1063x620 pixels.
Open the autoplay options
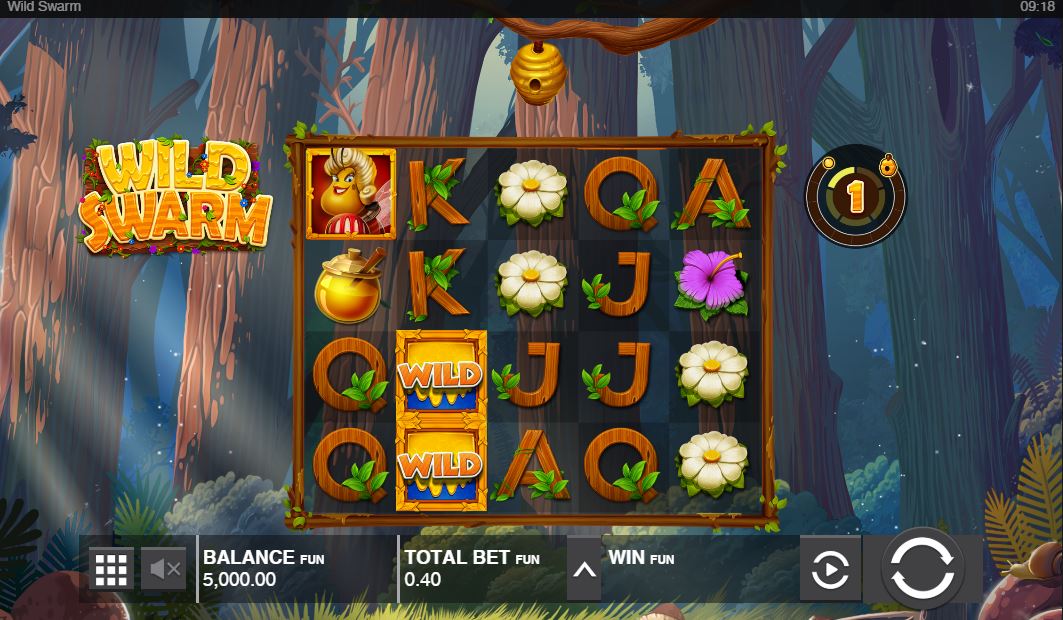coord(830,570)
